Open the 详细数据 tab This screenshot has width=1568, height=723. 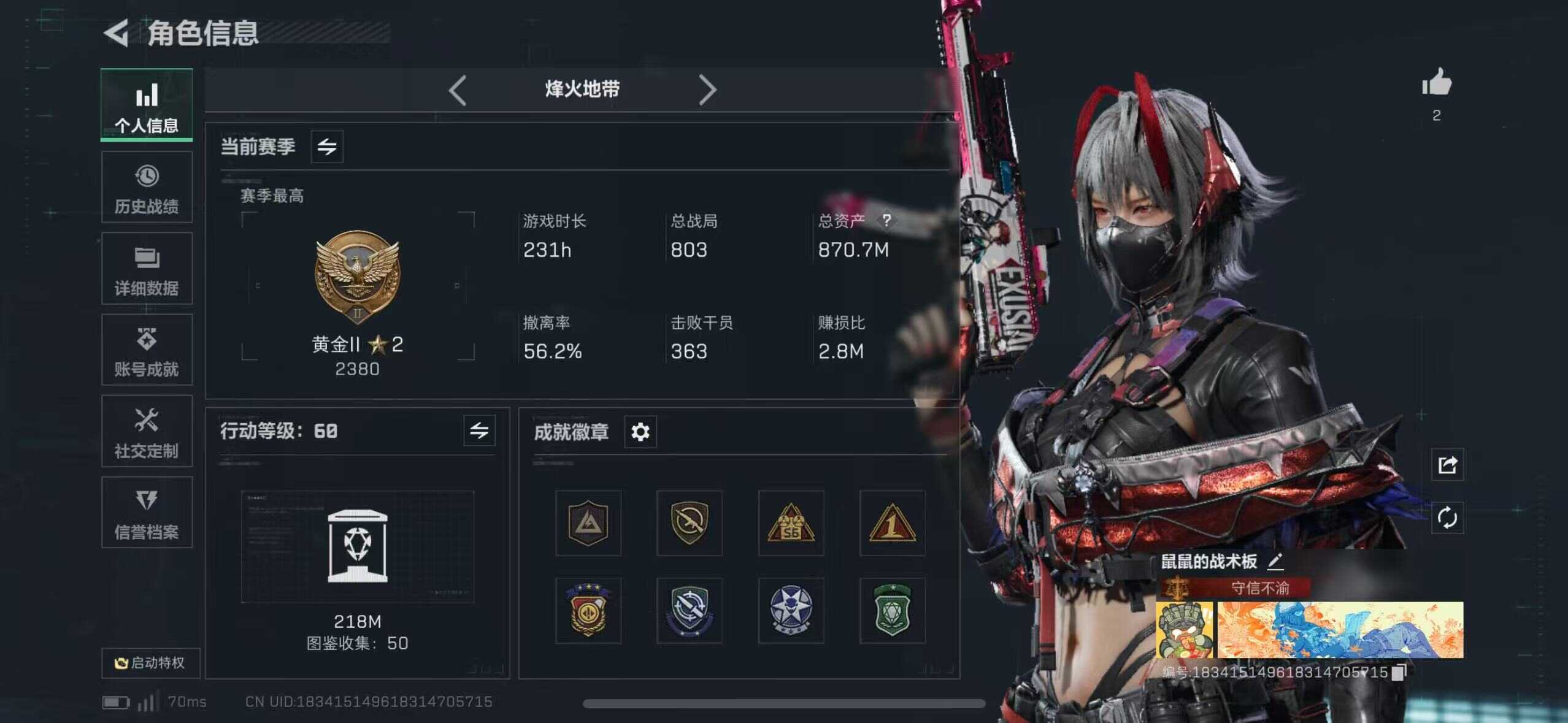pos(147,269)
